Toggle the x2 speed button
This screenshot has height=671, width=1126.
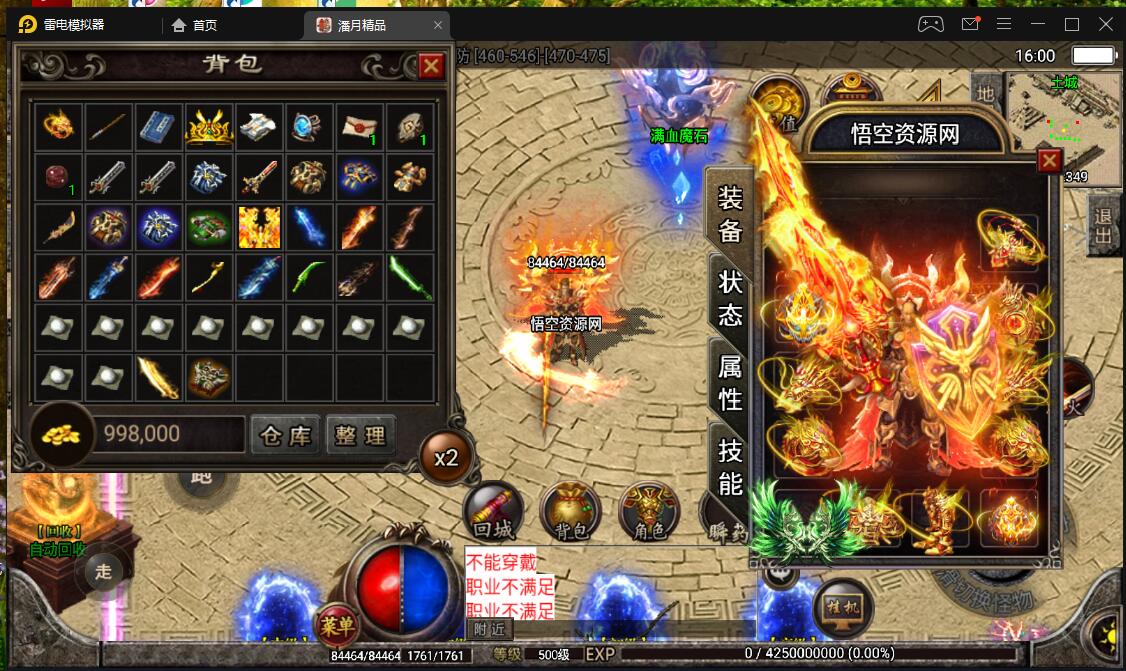click(446, 458)
